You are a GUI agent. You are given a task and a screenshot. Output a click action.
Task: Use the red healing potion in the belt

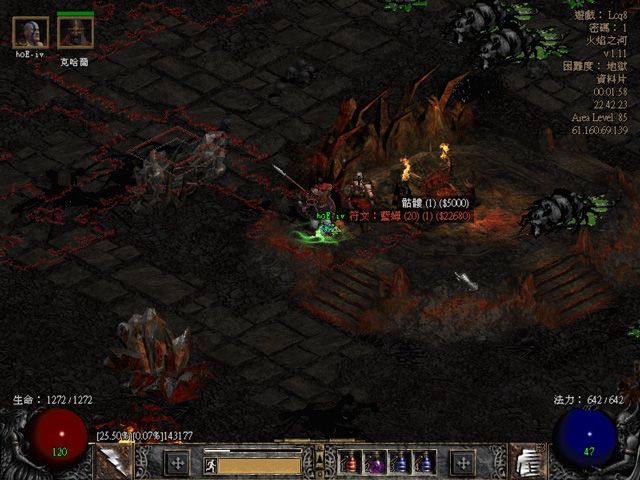point(352,463)
